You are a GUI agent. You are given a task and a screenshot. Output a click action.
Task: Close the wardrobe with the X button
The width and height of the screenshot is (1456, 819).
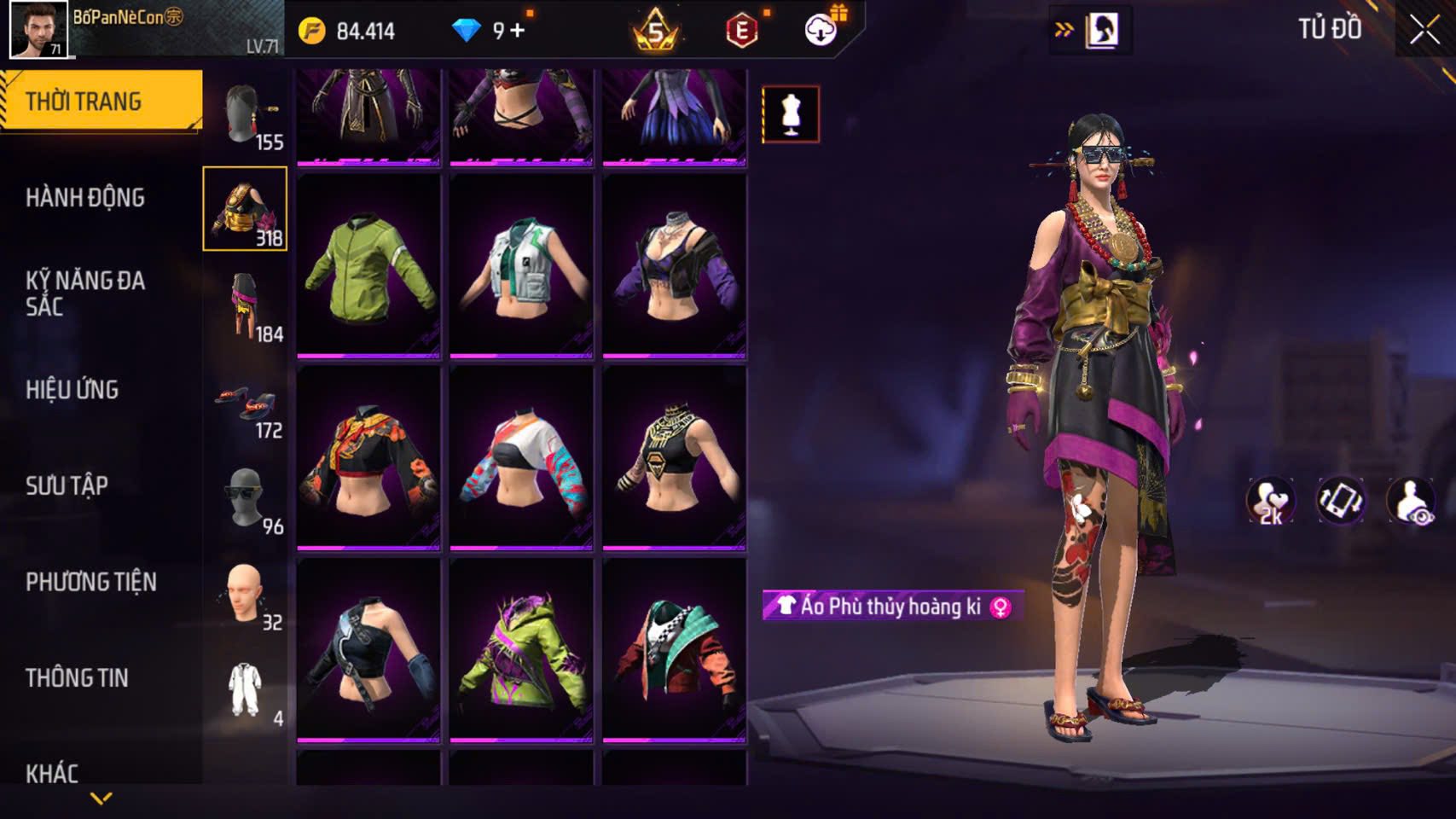(x=1424, y=31)
